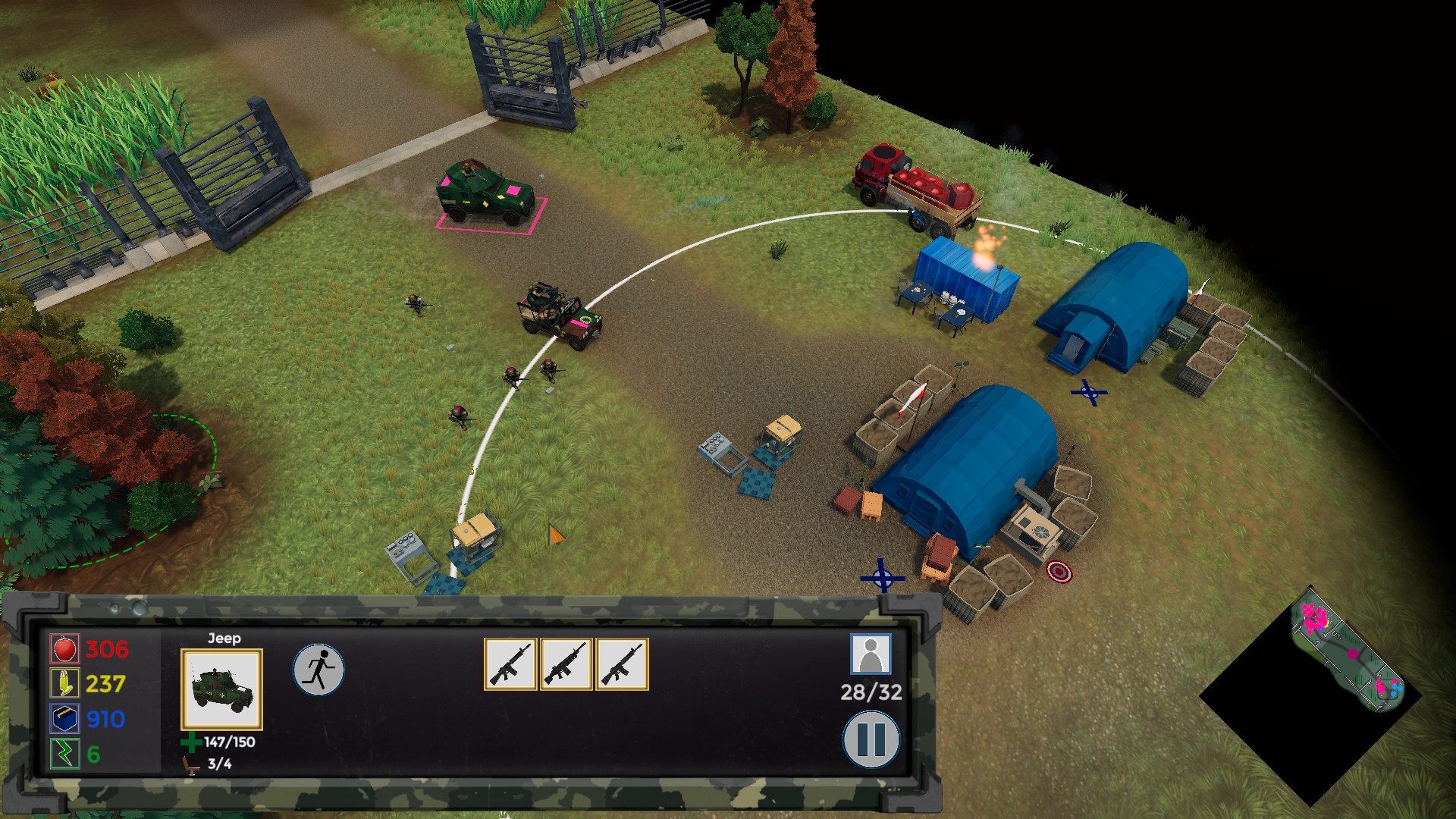Select the vehicle inside the pink selection square
The height and width of the screenshot is (819, 1456).
[x=487, y=193]
